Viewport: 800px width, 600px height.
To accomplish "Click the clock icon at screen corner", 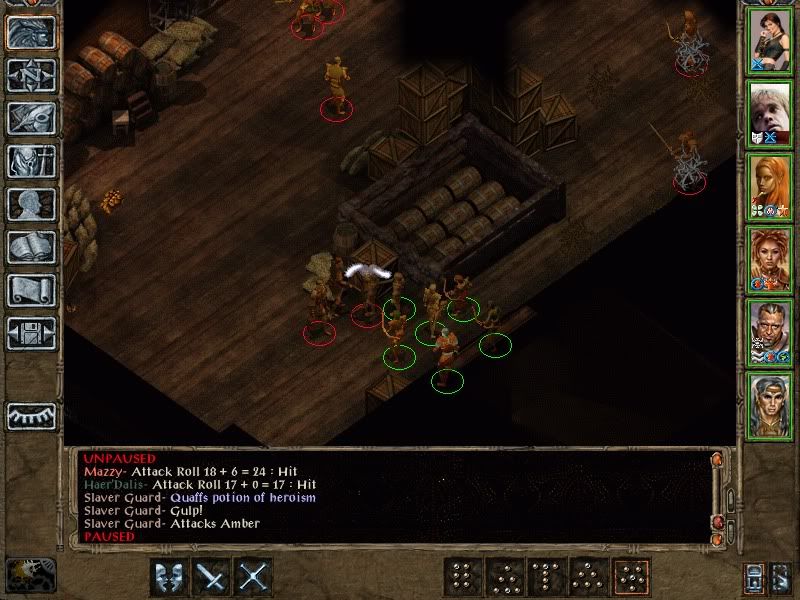I will (27, 574).
